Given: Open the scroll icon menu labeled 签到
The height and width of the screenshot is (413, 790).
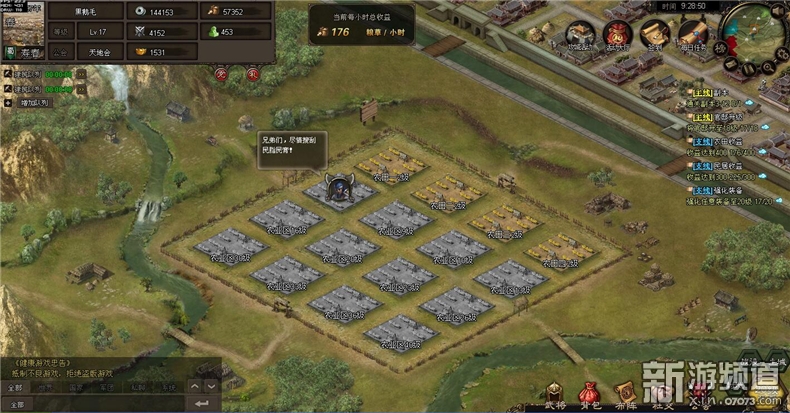Looking at the screenshot, I should tap(655, 33).
